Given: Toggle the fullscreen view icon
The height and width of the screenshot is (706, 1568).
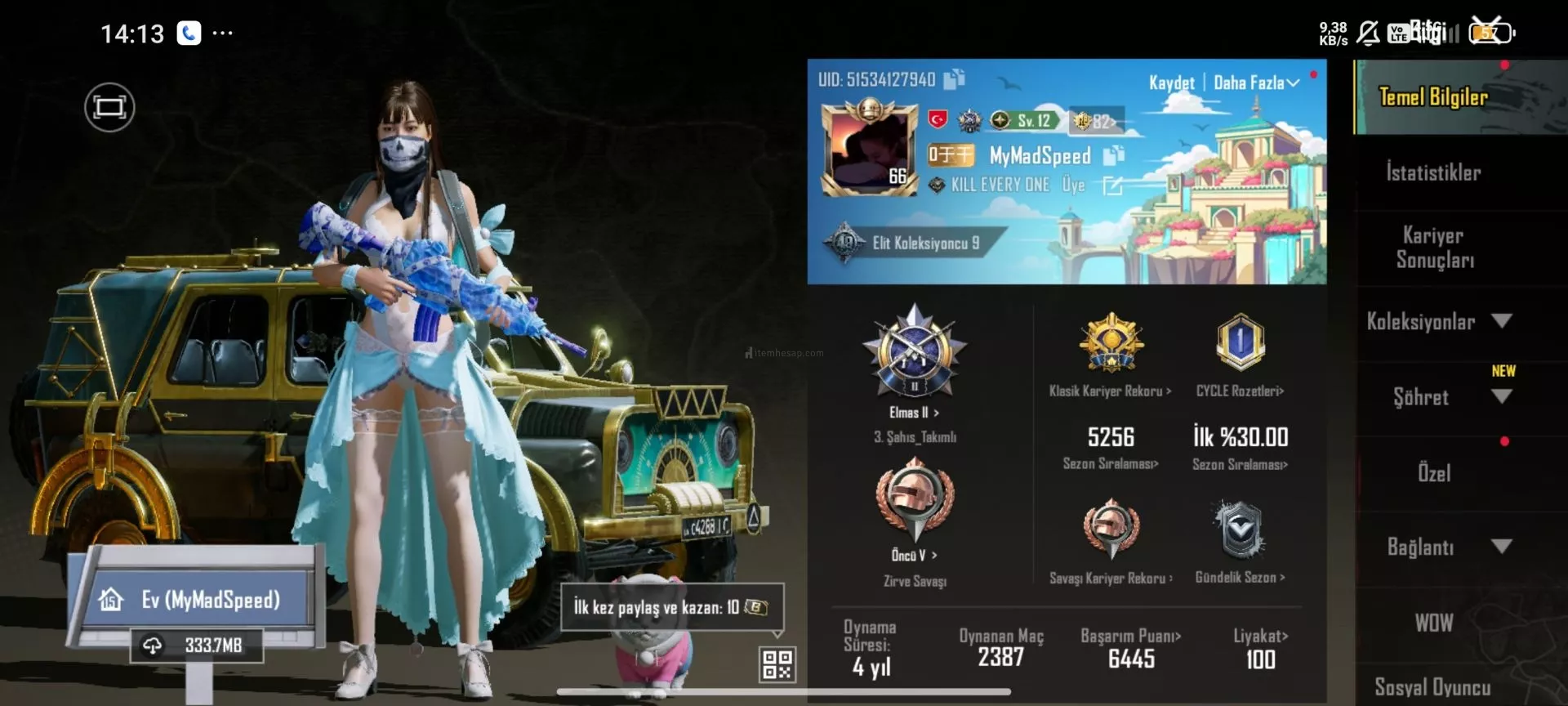Looking at the screenshot, I should point(109,107).
